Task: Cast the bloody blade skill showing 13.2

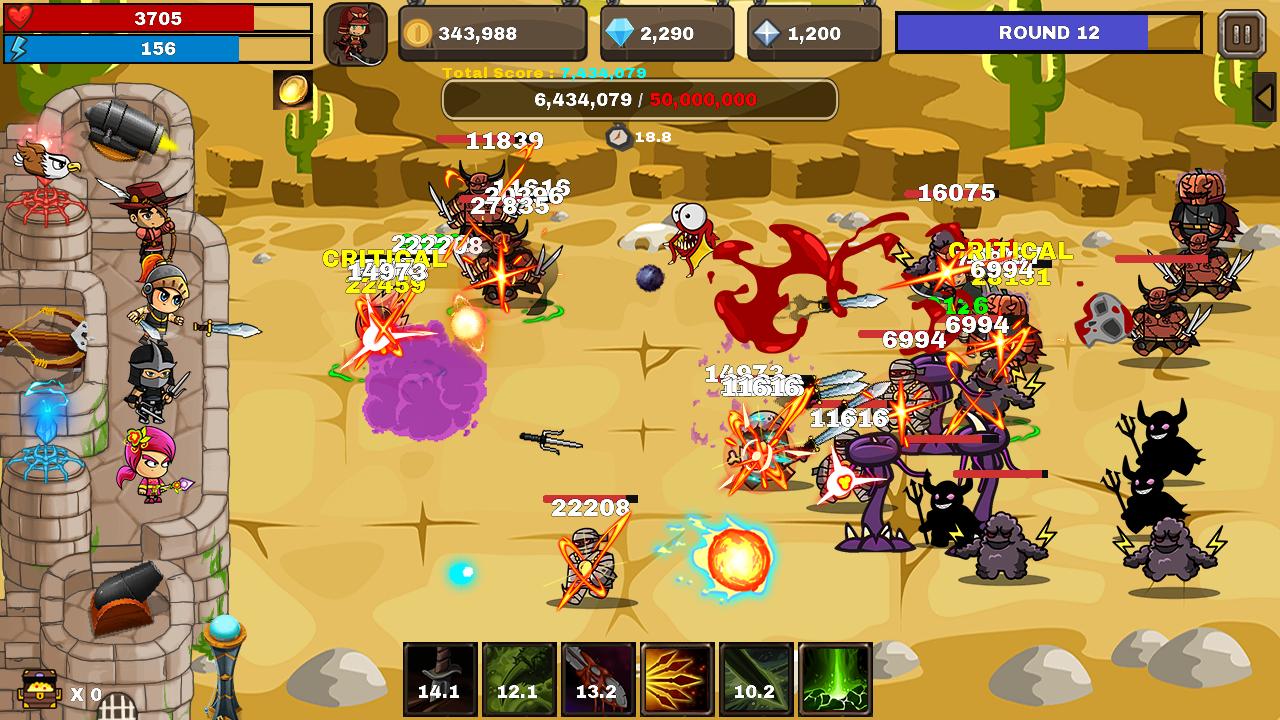Action: click(x=598, y=679)
